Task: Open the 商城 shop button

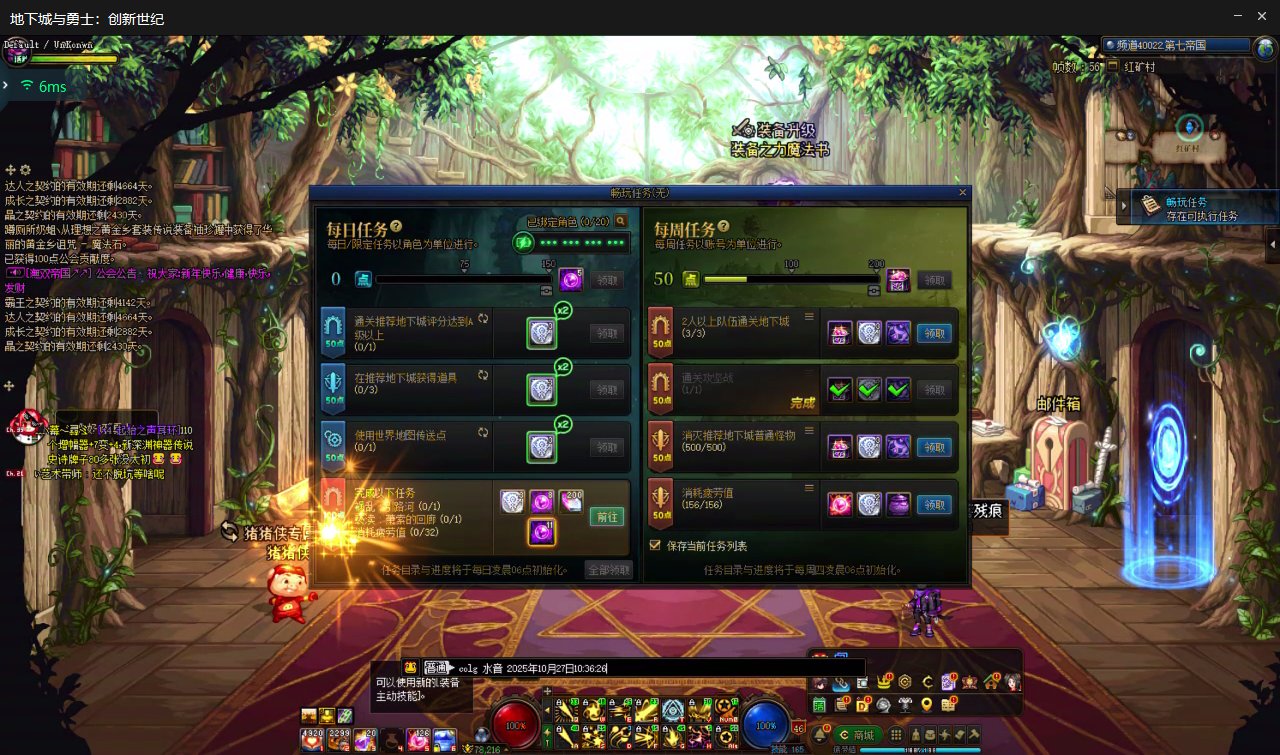Action: [x=857, y=736]
